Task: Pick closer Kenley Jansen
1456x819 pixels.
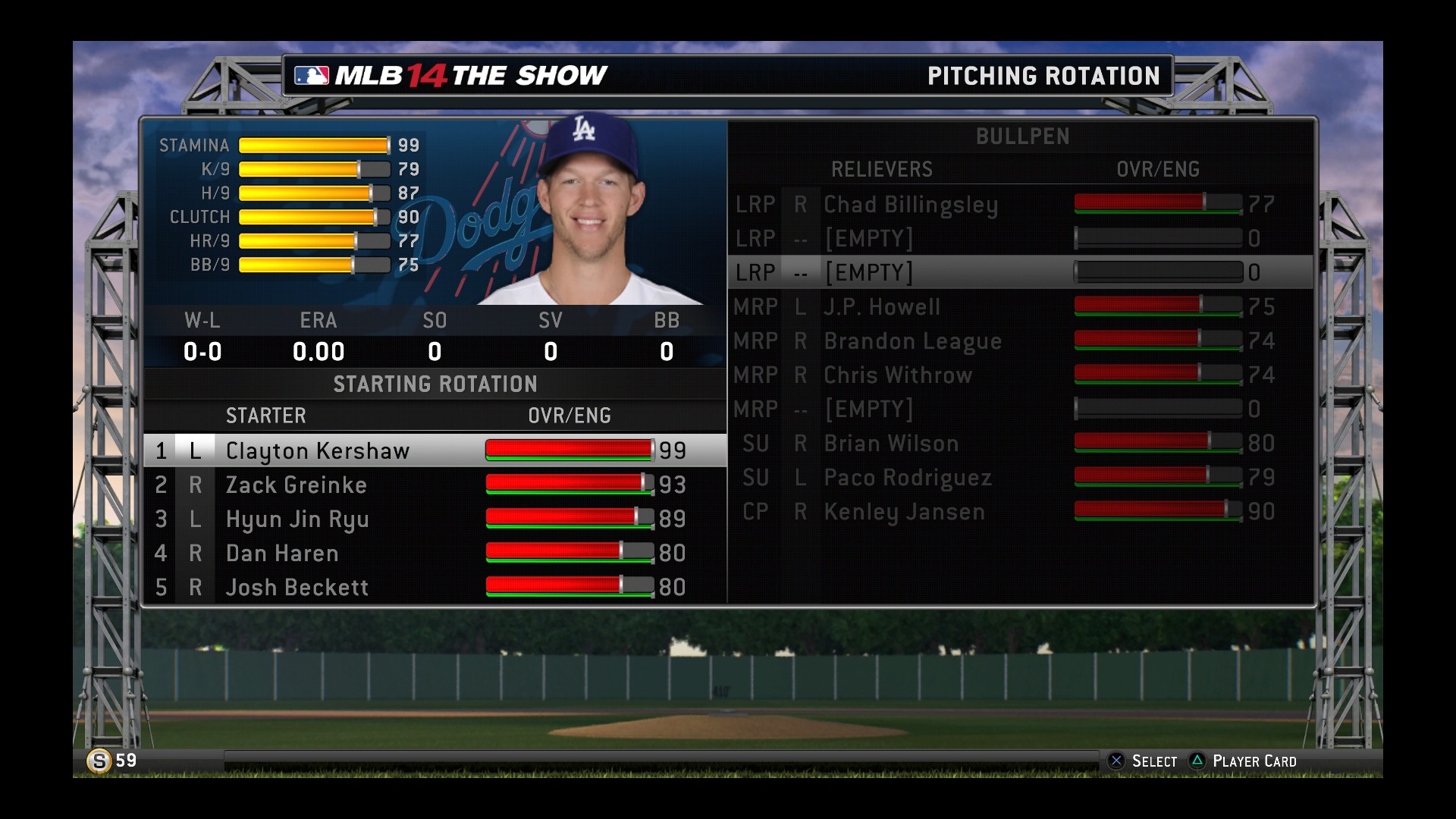Action: [904, 511]
